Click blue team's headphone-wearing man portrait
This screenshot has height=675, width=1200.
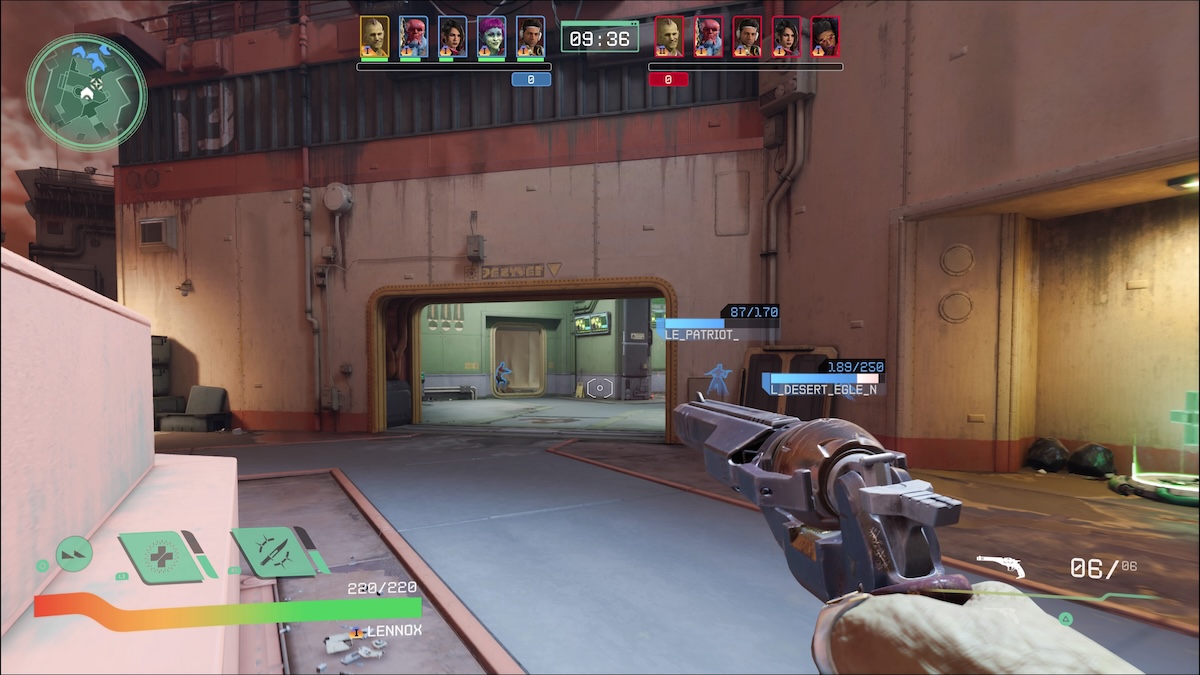coord(530,36)
